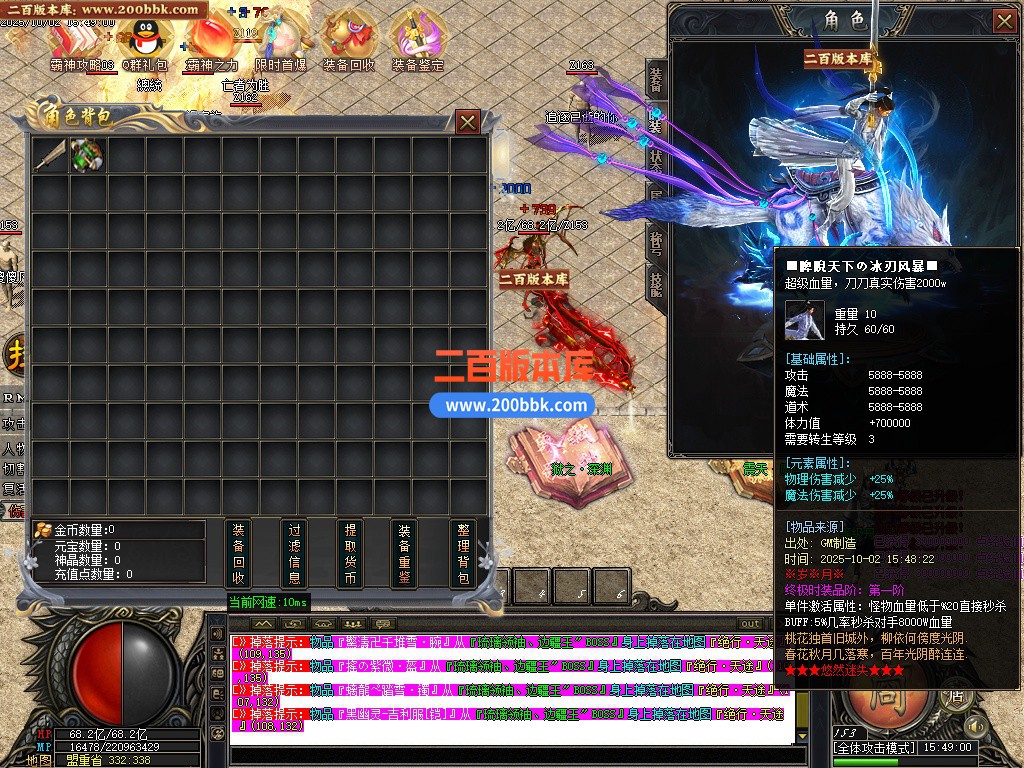Click the 提取货币 withdraw currency button

pos(350,553)
